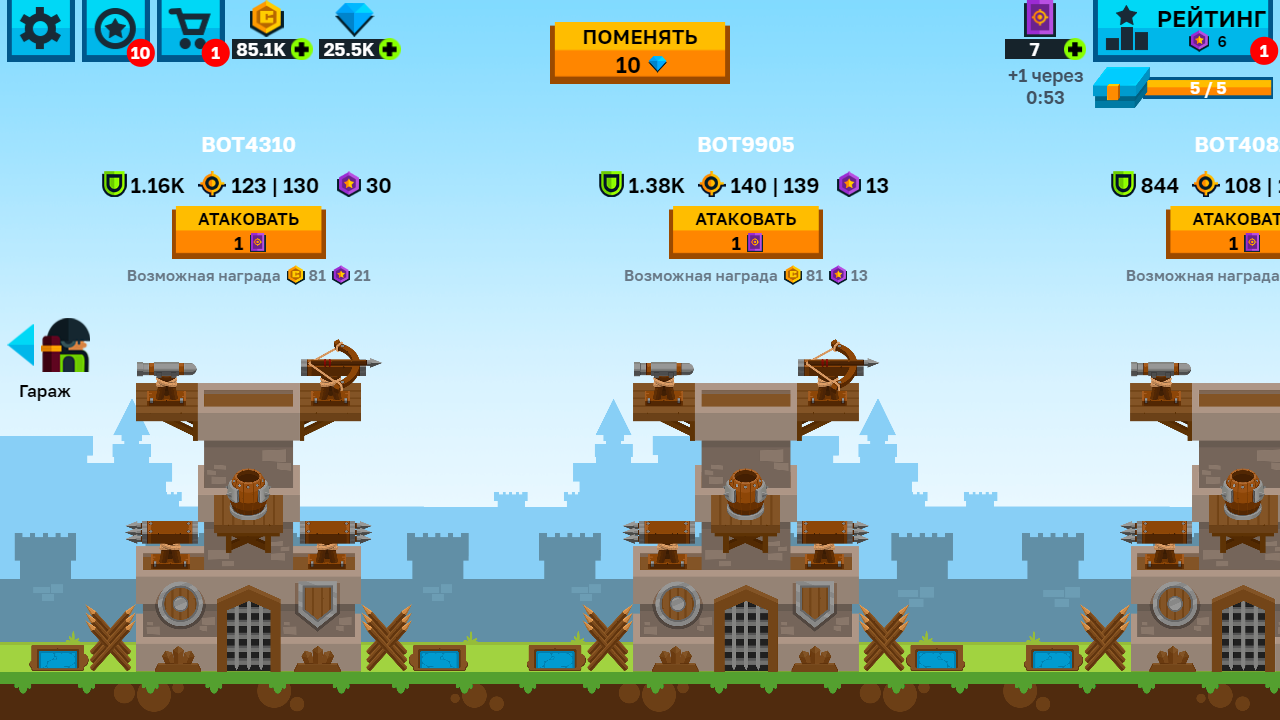Open the blue chest reward icon
This screenshot has height=720, width=1280.
[1120, 88]
